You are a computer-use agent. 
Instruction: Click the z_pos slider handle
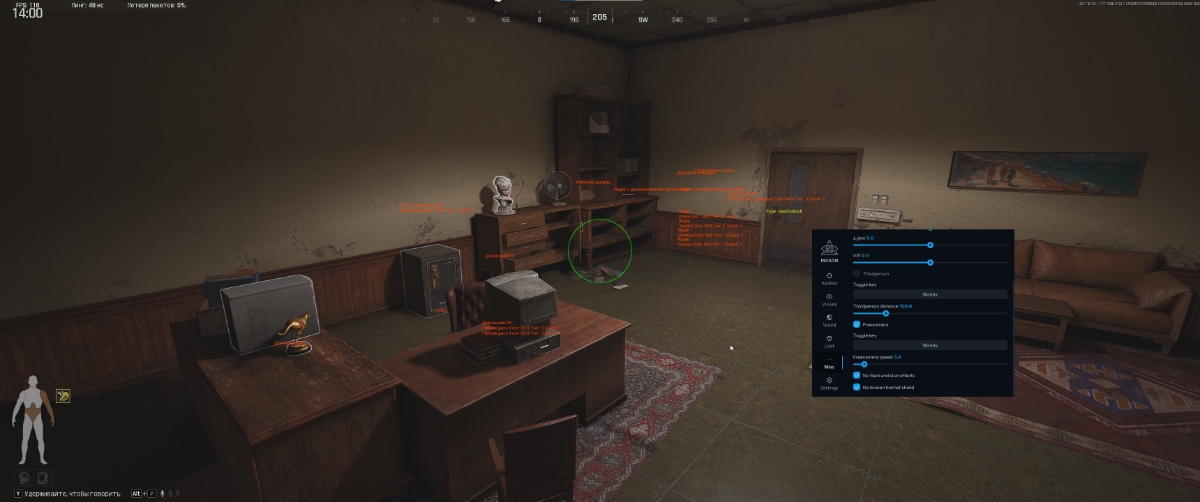[x=930, y=244]
